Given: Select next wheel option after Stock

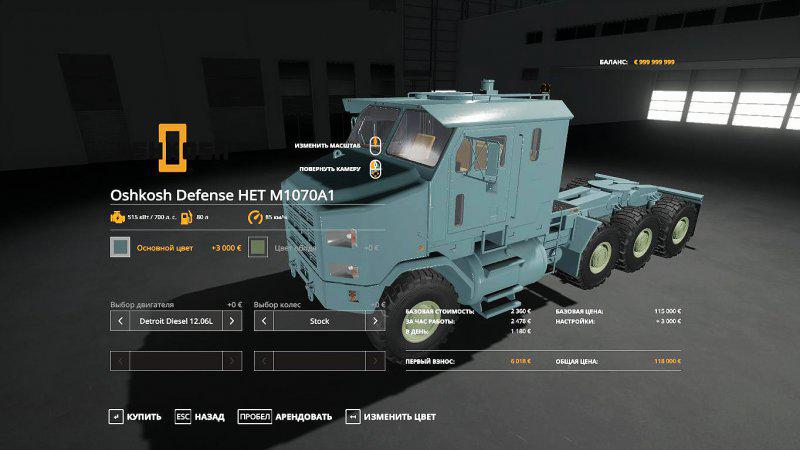Looking at the screenshot, I should pos(376,321).
